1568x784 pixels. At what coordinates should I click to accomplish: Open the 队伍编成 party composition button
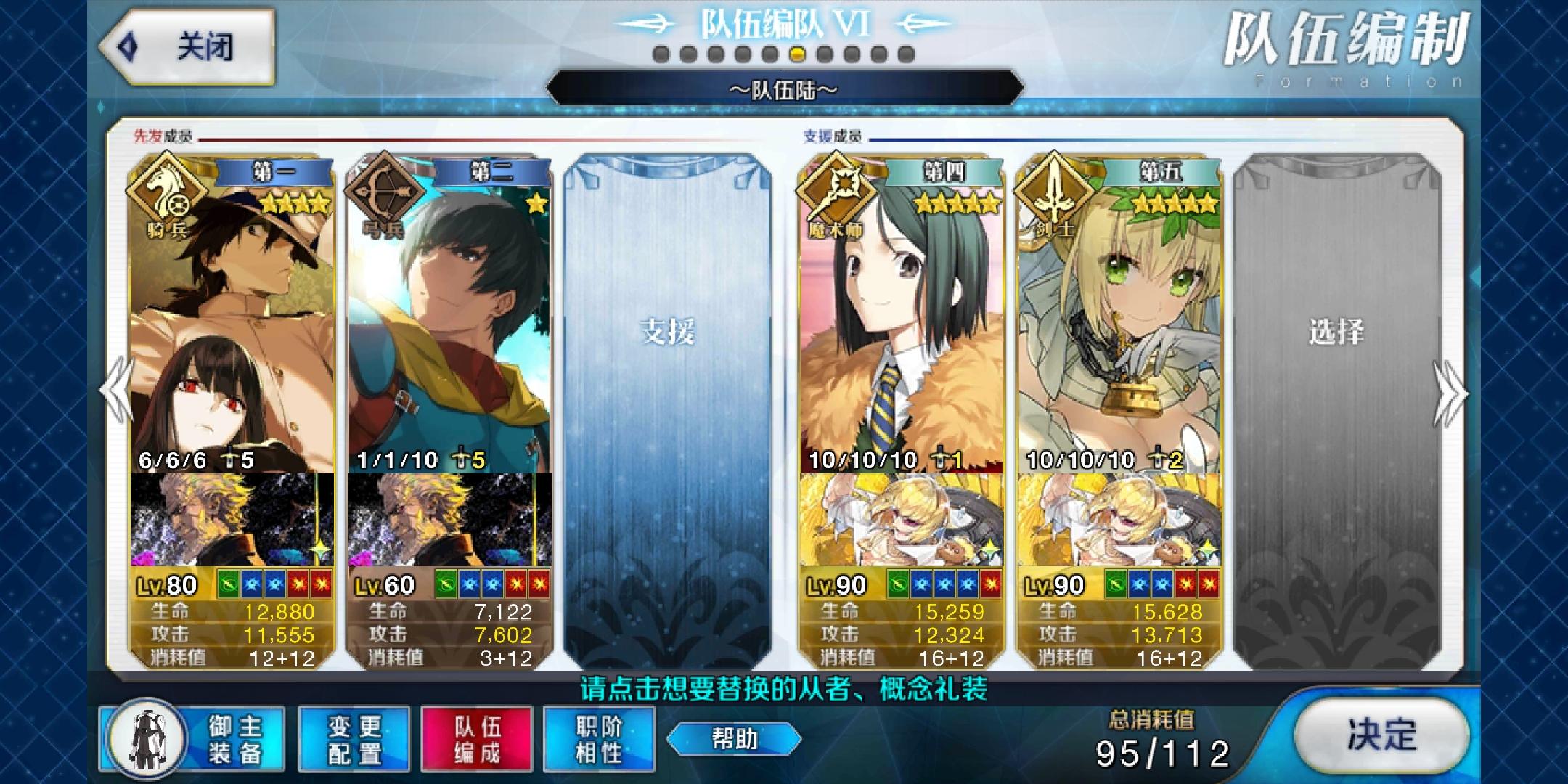477,739
